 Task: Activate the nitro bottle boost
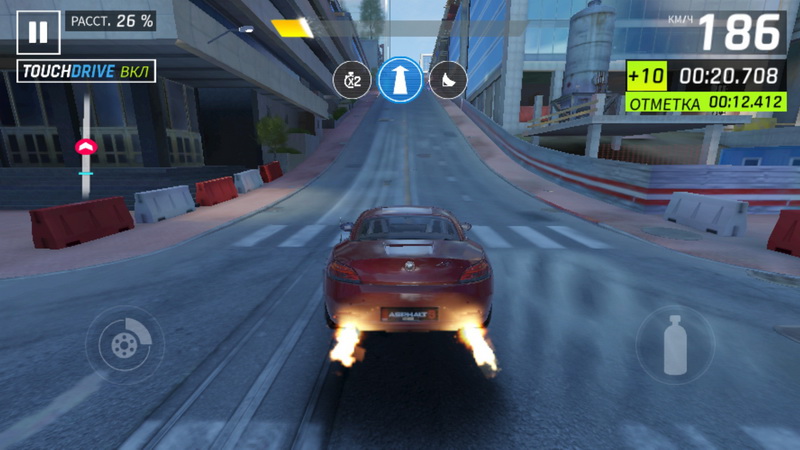[676, 345]
